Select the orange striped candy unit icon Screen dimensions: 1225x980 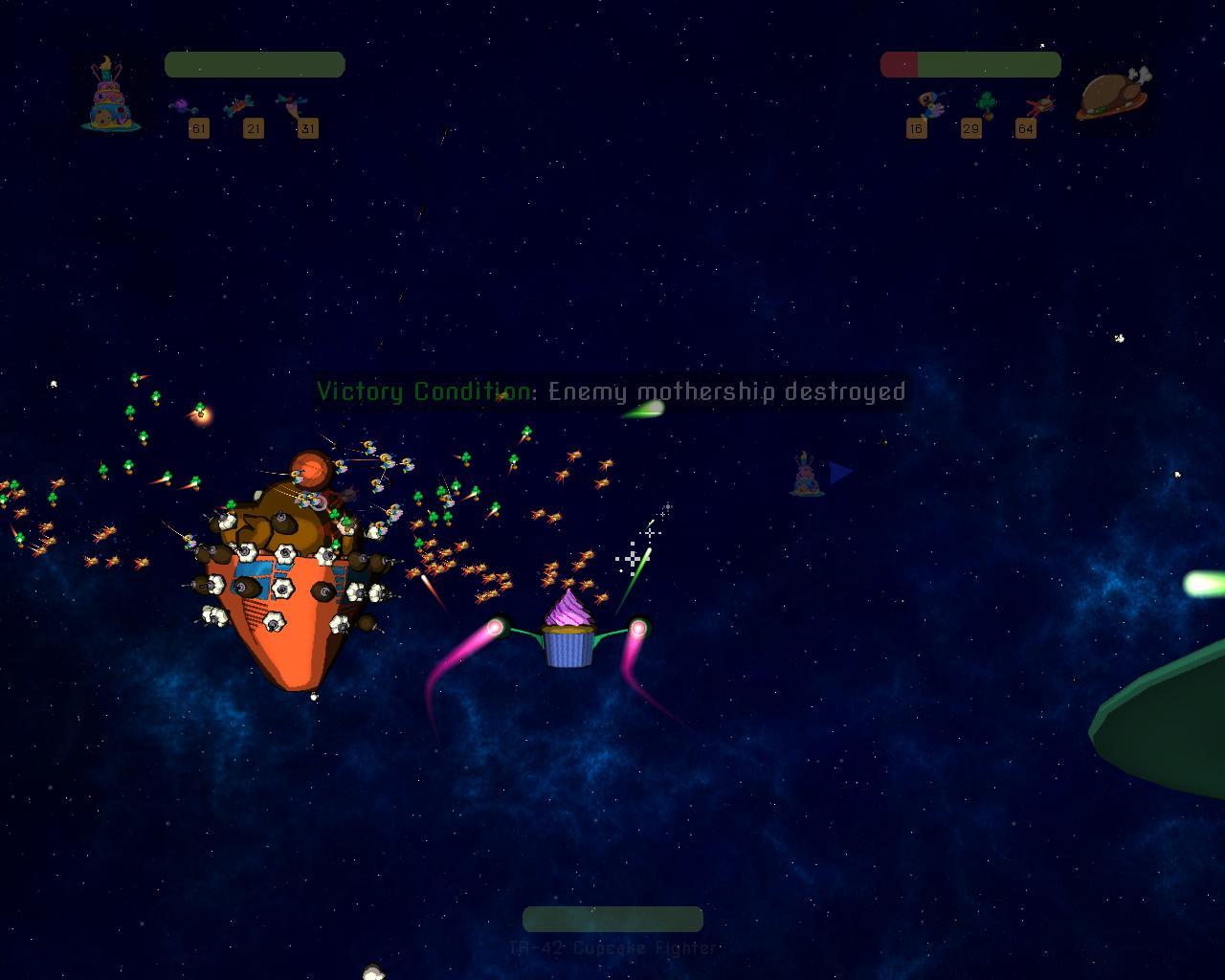pos(238,105)
